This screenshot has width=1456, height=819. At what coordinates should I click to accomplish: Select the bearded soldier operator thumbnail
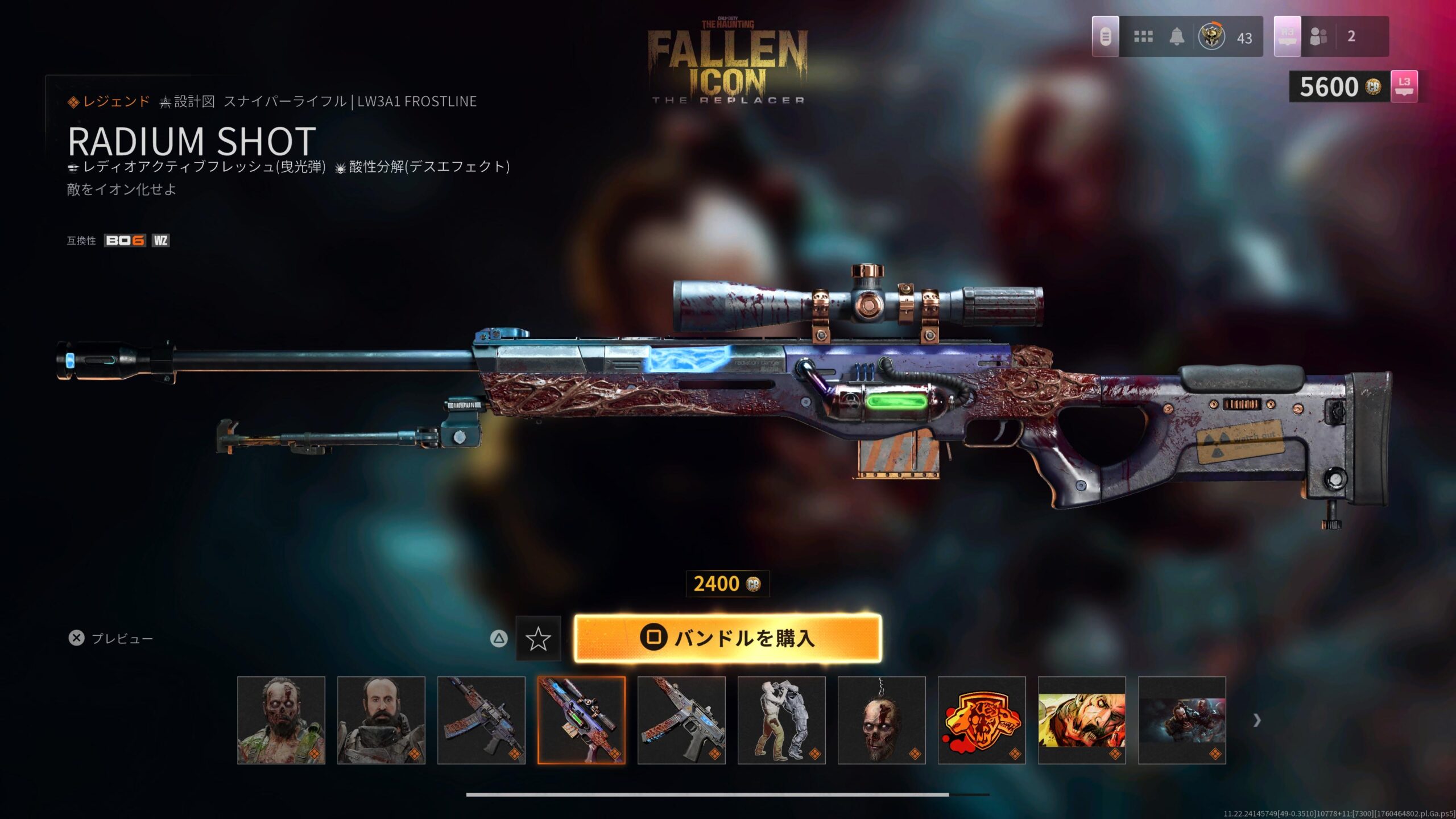(x=381, y=720)
